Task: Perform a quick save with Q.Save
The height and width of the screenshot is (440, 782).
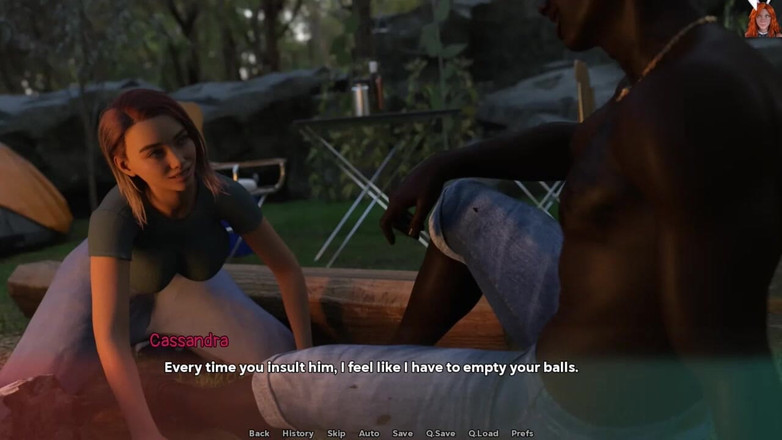Action: pos(440,433)
